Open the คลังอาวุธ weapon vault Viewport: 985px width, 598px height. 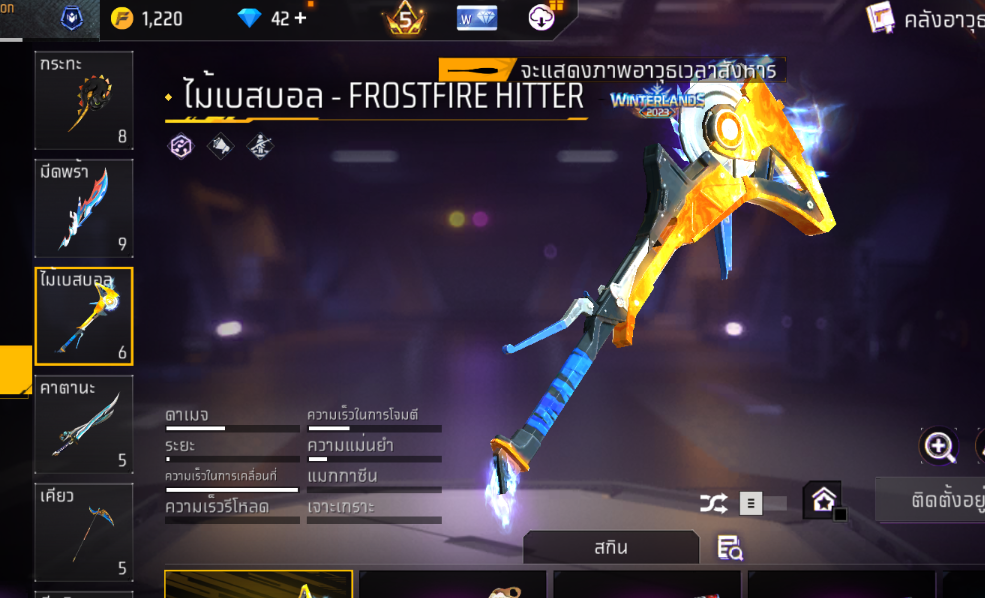click(925, 19)
